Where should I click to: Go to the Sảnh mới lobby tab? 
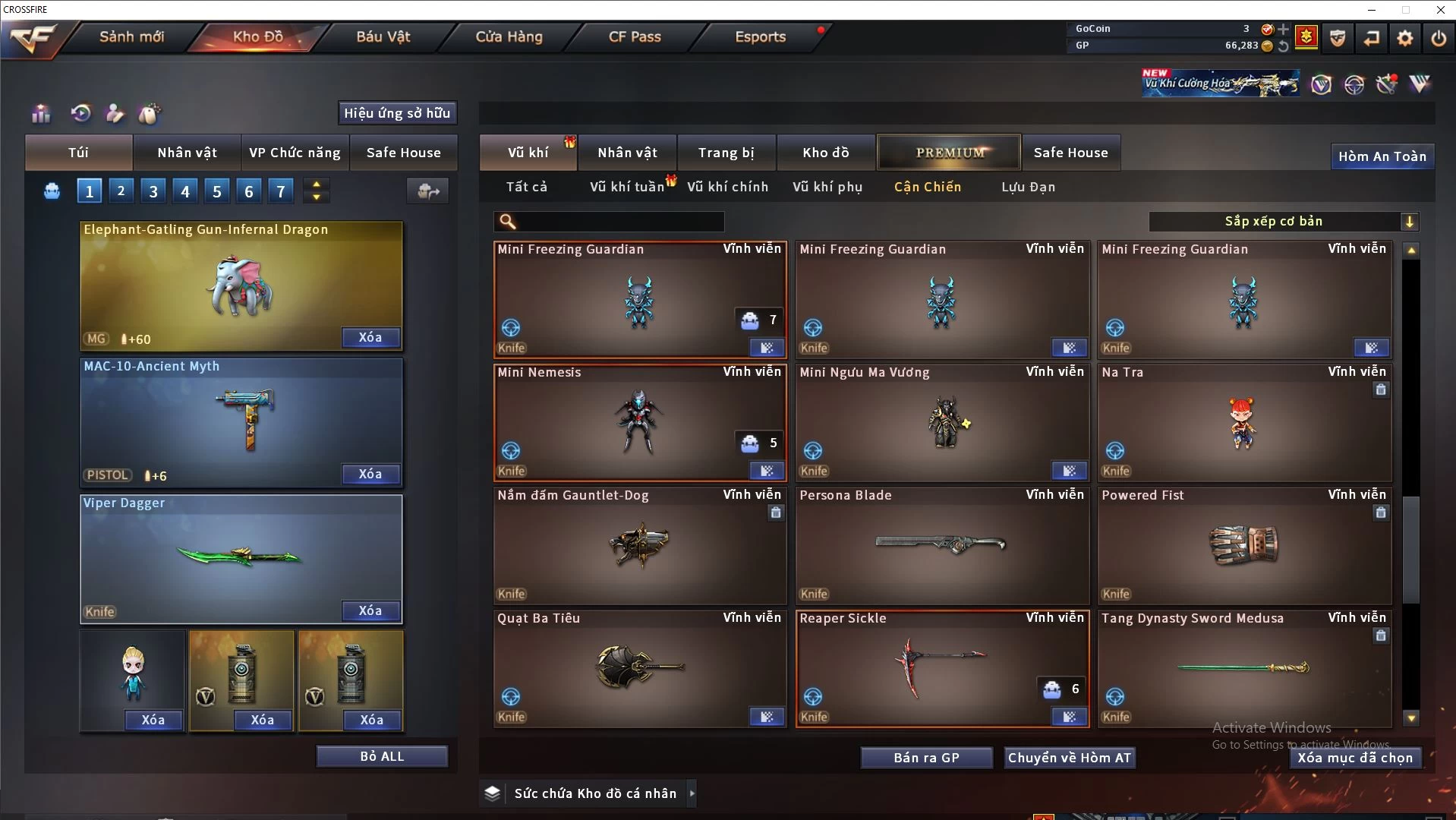pos(131,36)
